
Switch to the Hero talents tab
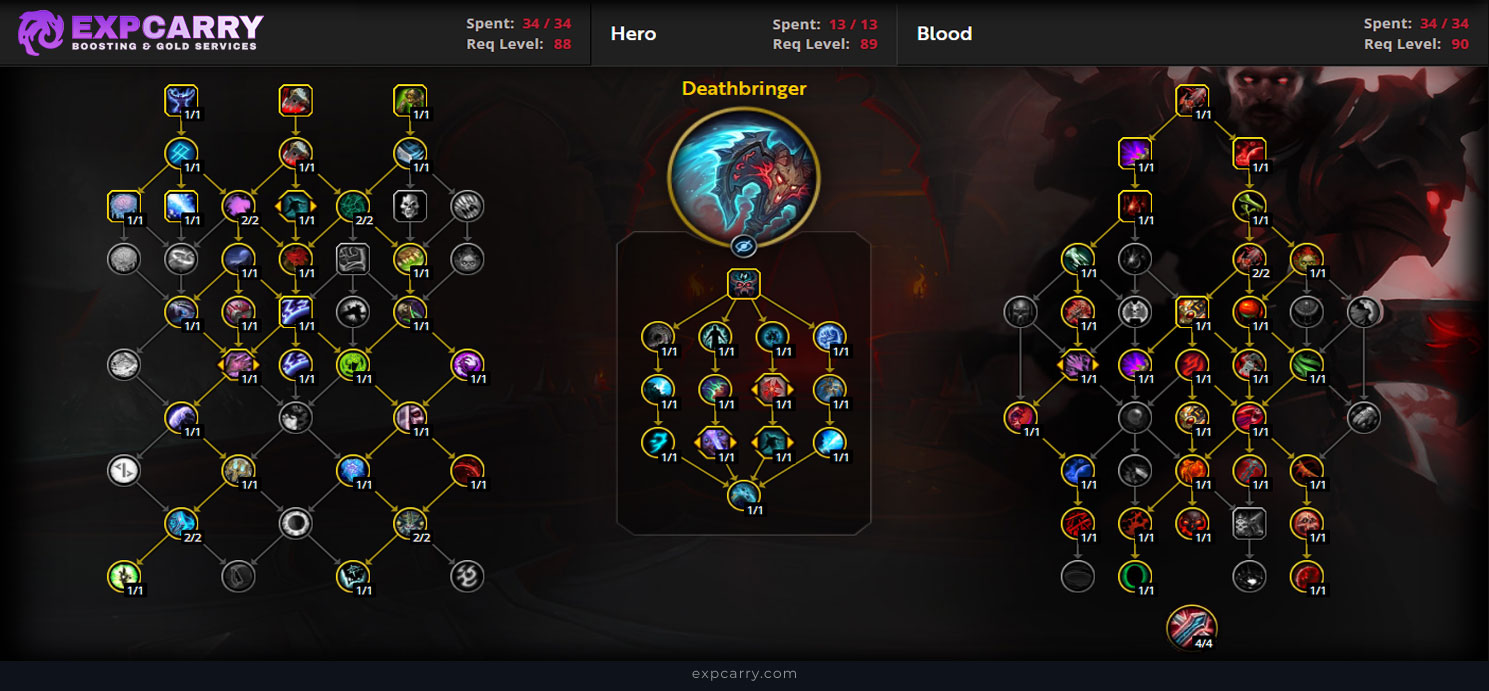click(633, 33)
